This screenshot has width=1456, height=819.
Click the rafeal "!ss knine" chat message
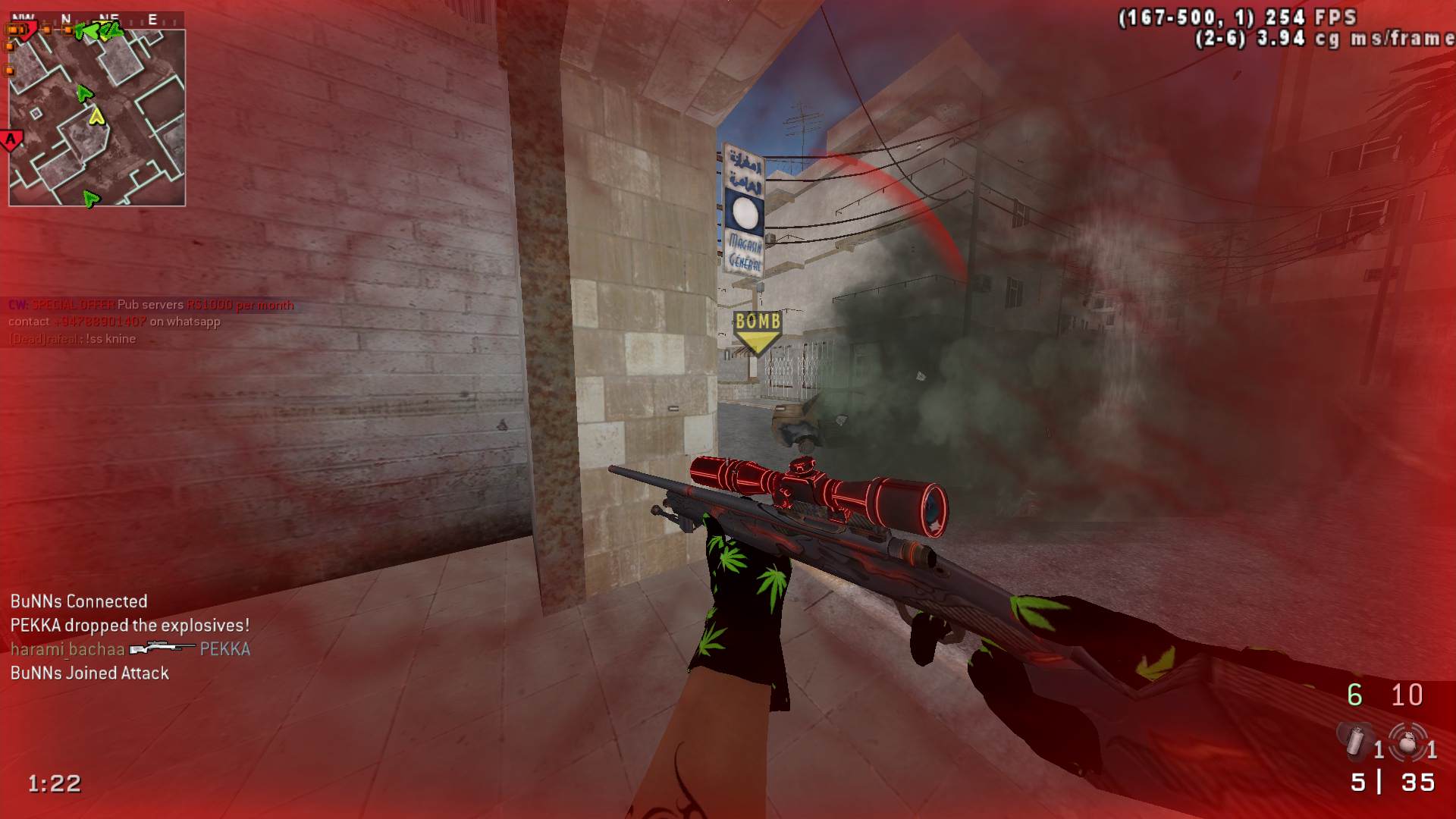pyautogui.click(x=73, y=339)
